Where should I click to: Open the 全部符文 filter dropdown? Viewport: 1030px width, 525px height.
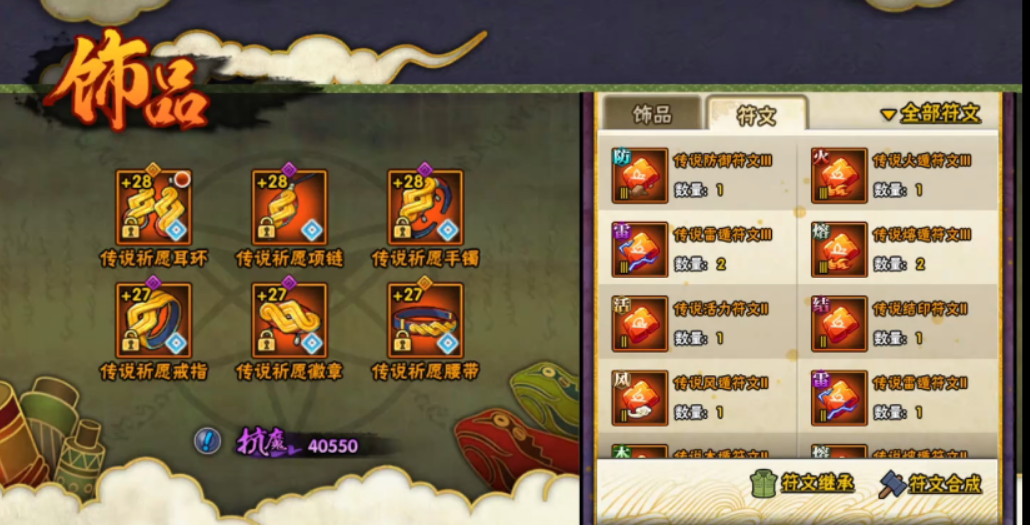tap(930, 113)
